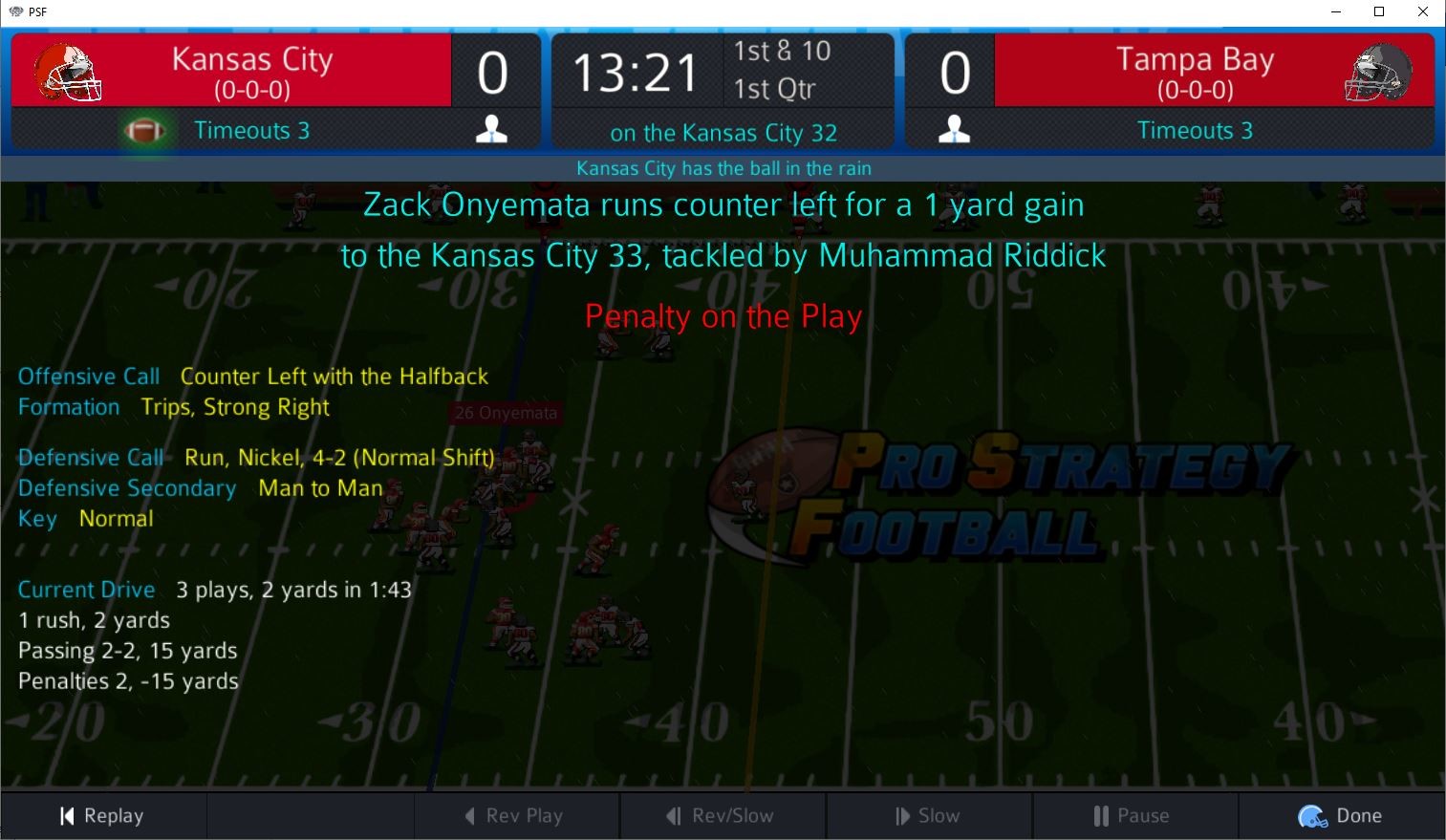Click the skip-back icon inside the Replay button
This screenshot has width=1446, height=840.
[65, 815]
